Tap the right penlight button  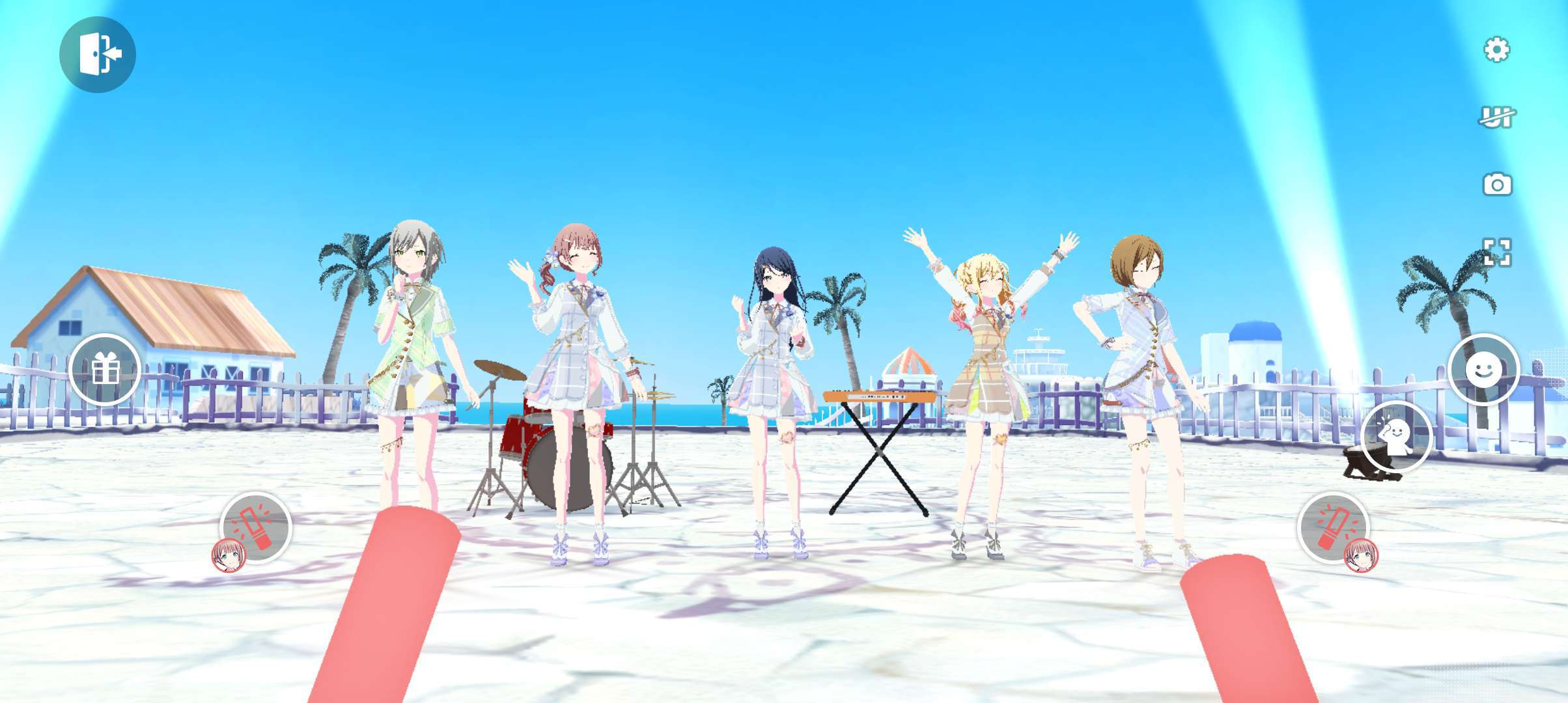click(x=1333, y=527)
